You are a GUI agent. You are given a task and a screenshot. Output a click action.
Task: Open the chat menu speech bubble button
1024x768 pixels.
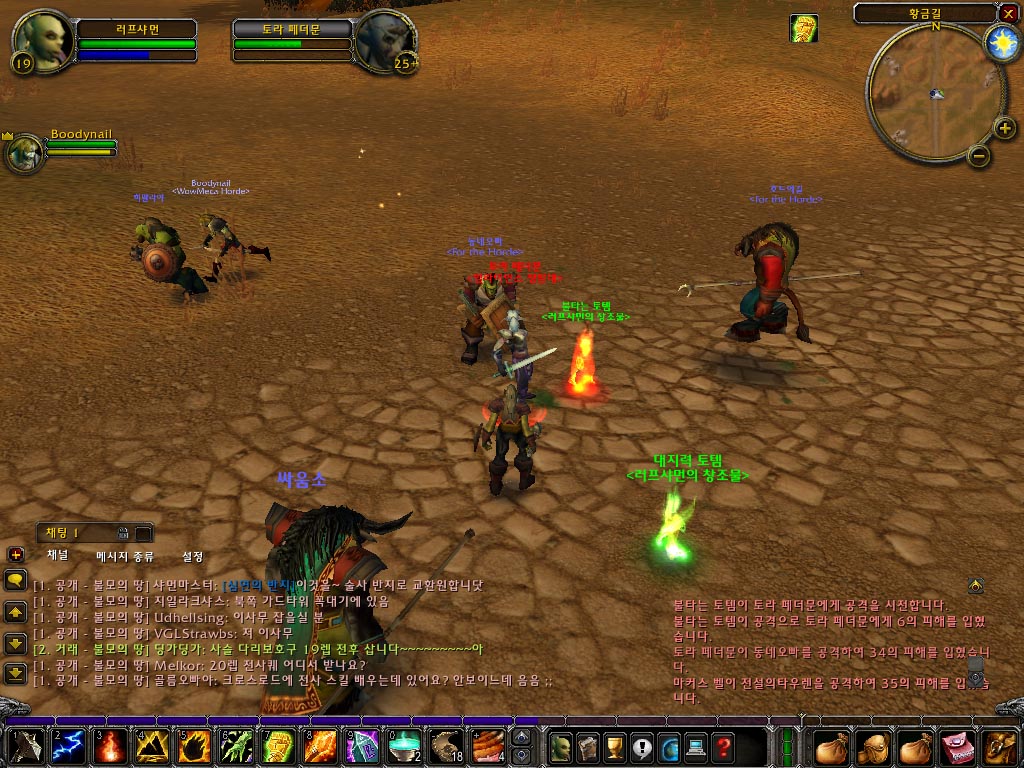16,579
